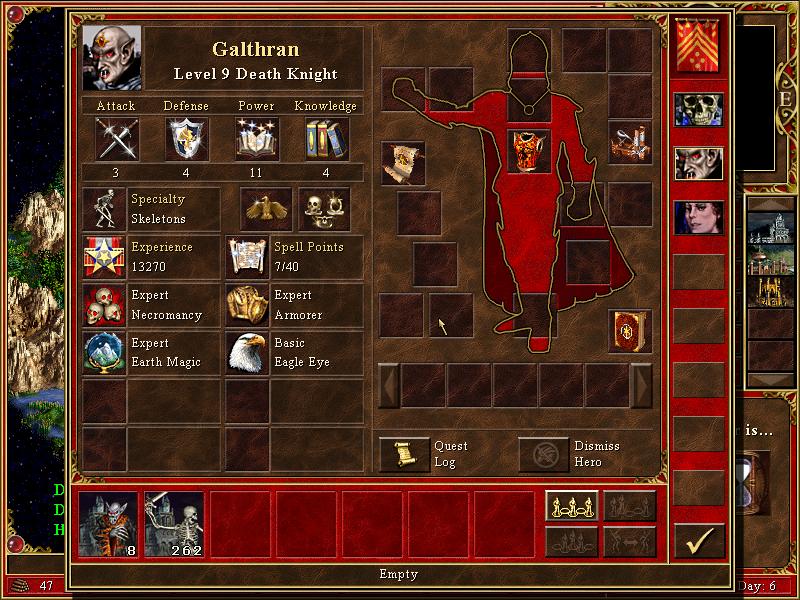View the Expert Armorer skill
The height and width of the screenshot is (600, 800).
coord(246,305)
